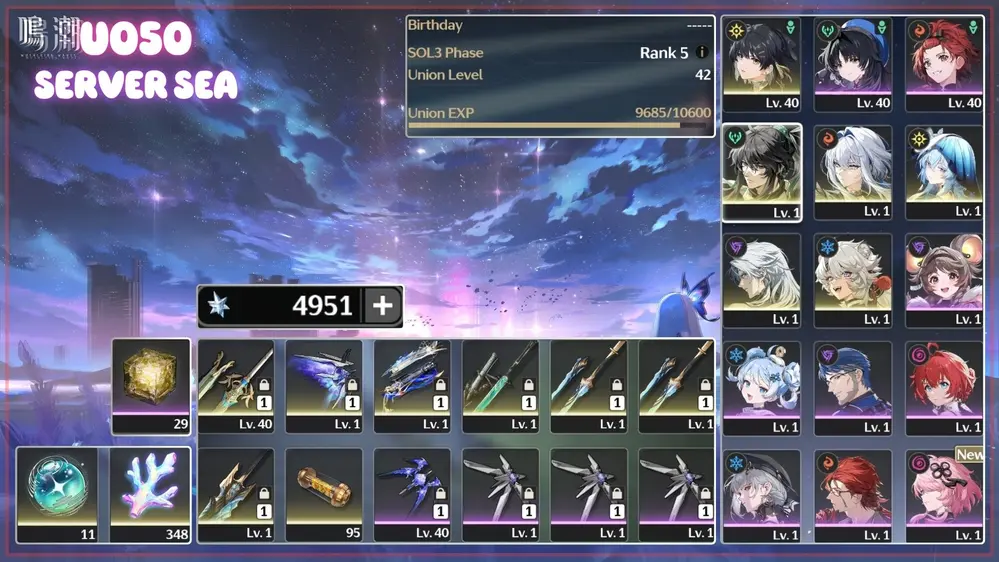This screenshot has height=562, width=999.
Task: Pick the blue-haired man wearing glasses
Action: tap(852, 387)
